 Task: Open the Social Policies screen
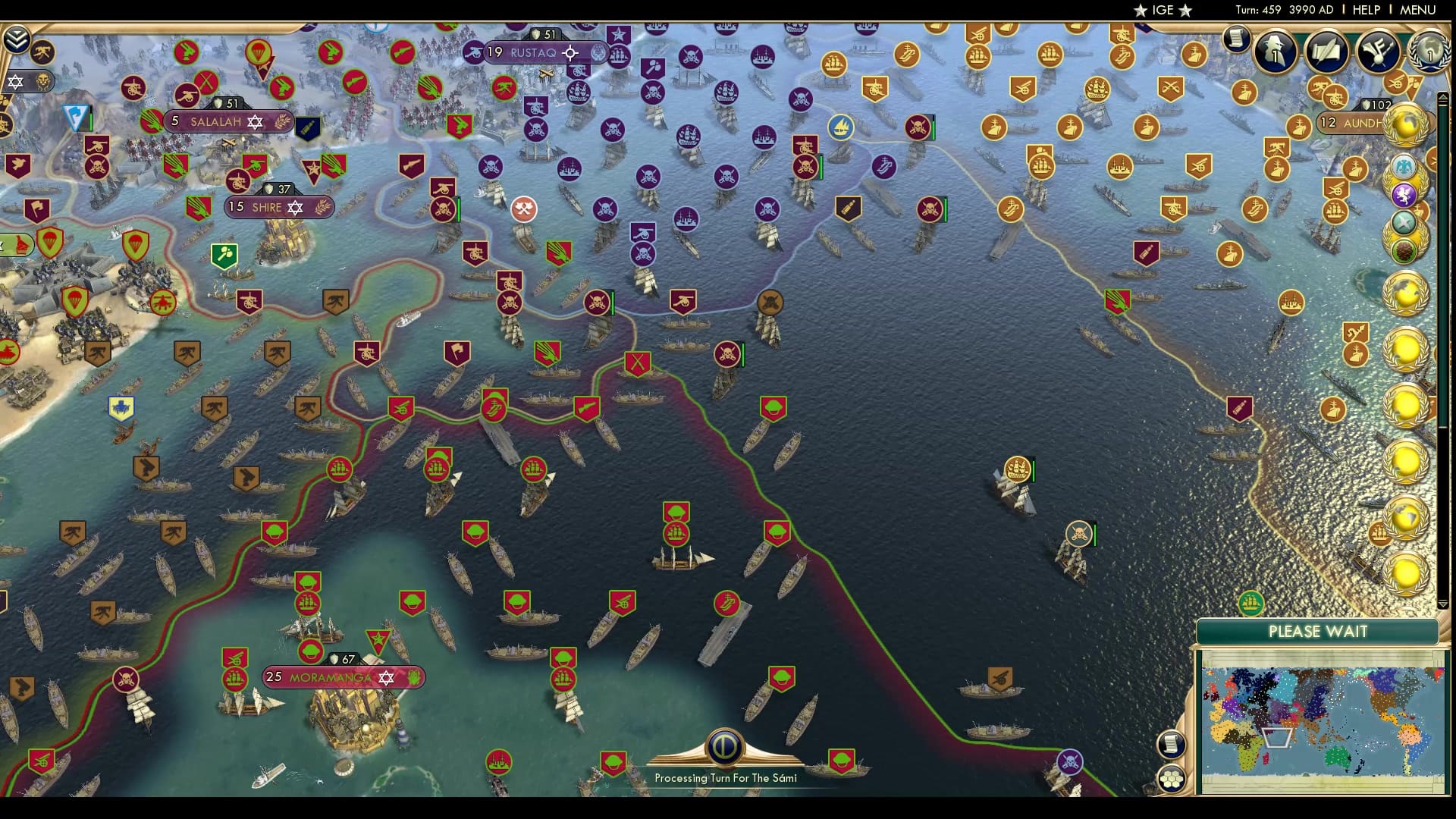(x=1326, y=51)
